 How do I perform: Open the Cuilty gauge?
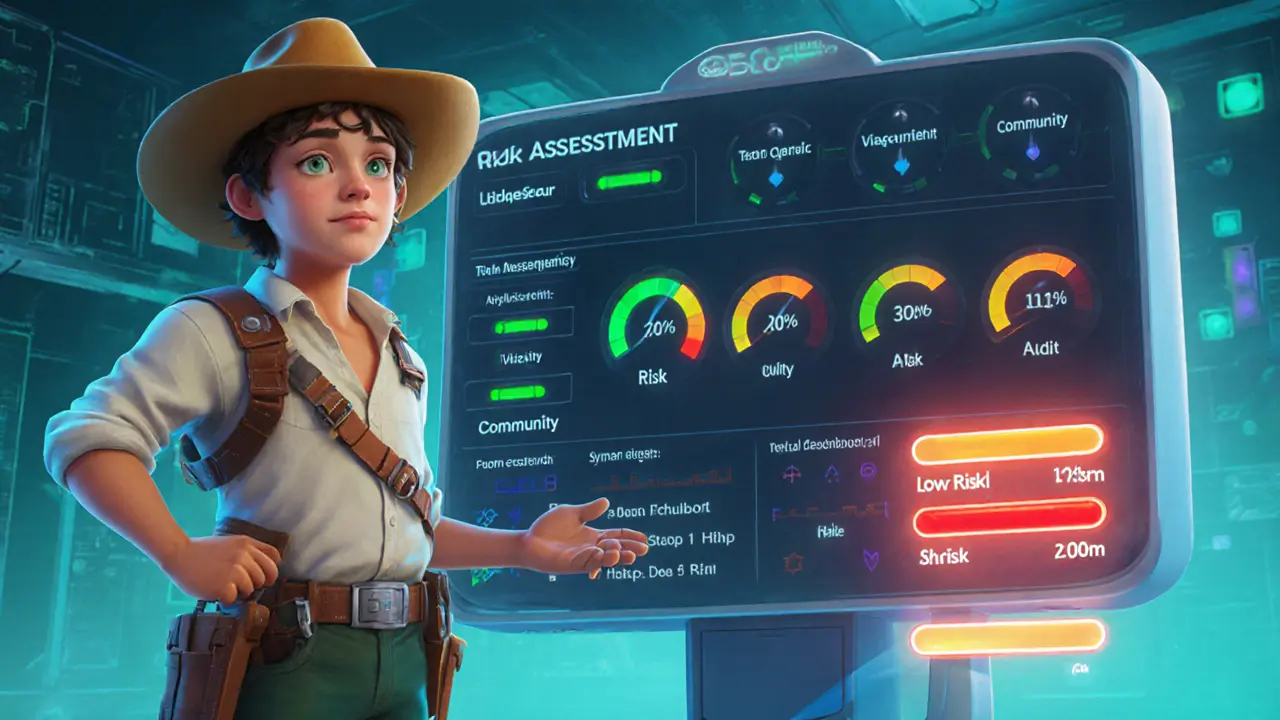click(778, 321)
